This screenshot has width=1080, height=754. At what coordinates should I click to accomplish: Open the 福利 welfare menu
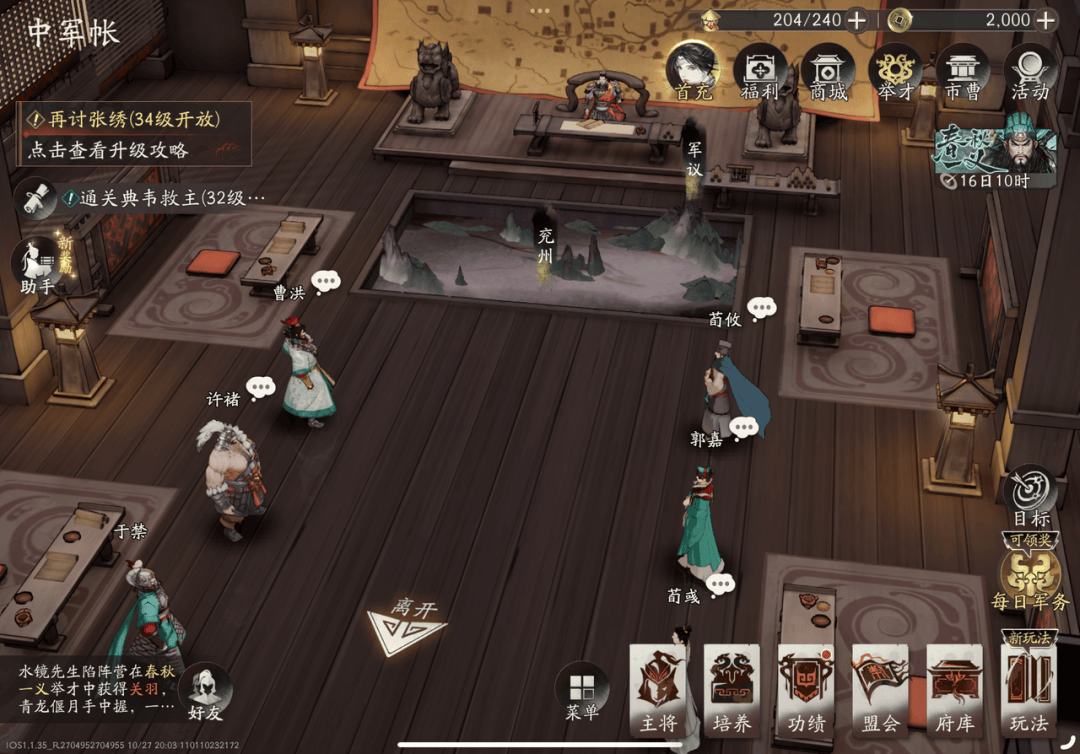tap(760, 72)
